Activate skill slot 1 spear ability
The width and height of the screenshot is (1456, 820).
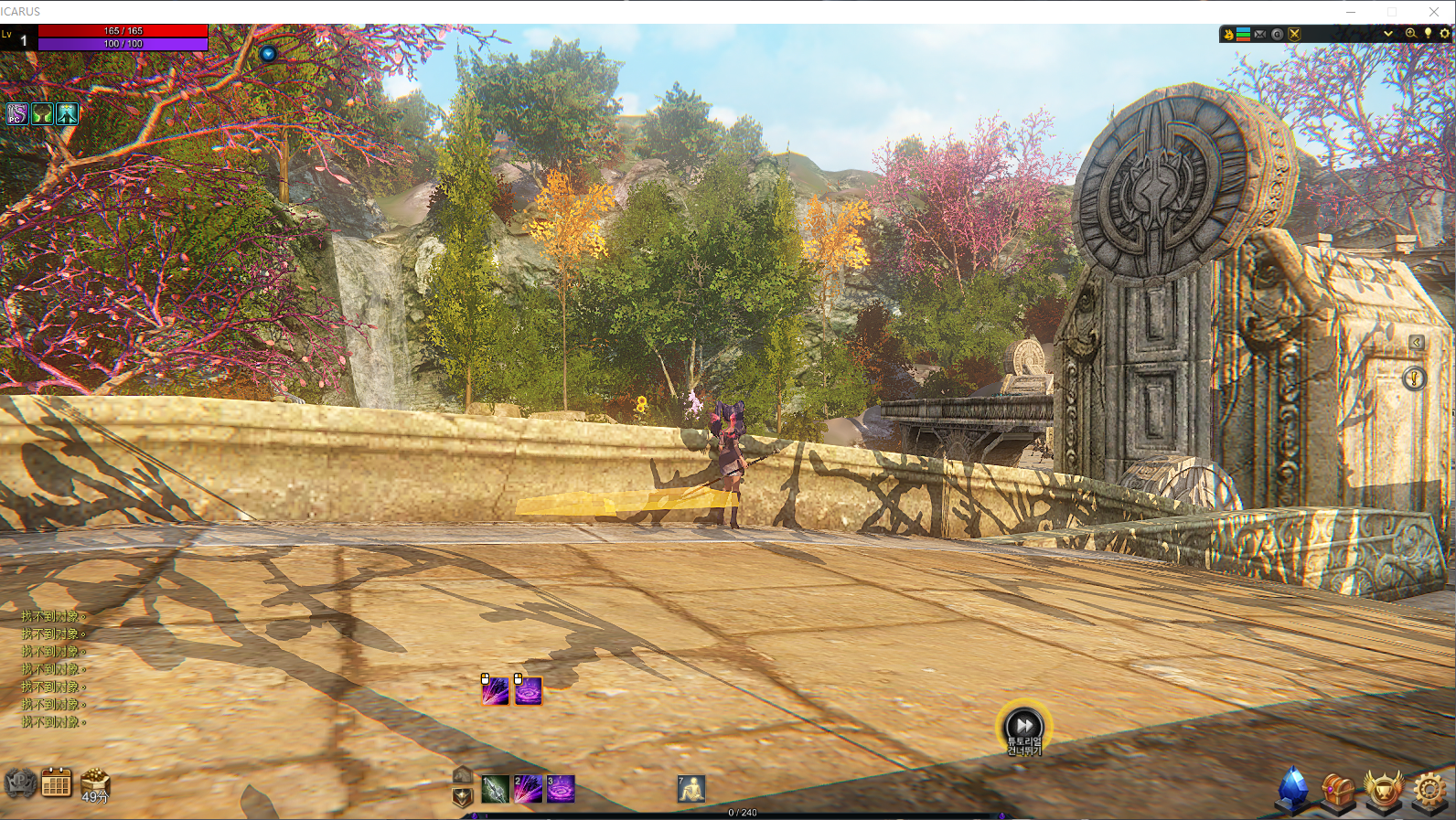pyautogui.click(x=495, y=789)
